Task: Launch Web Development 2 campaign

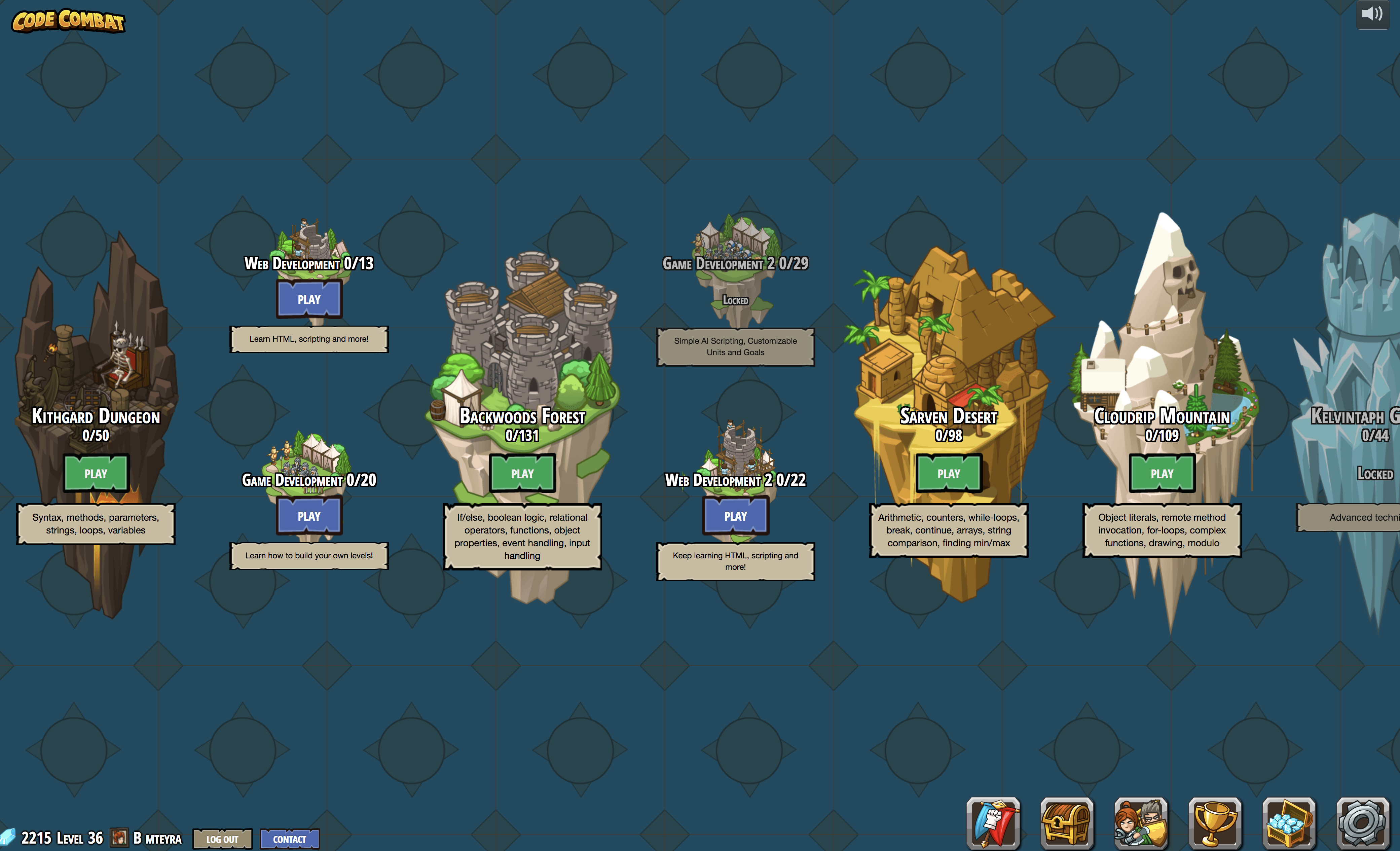Action: point(735,516)
